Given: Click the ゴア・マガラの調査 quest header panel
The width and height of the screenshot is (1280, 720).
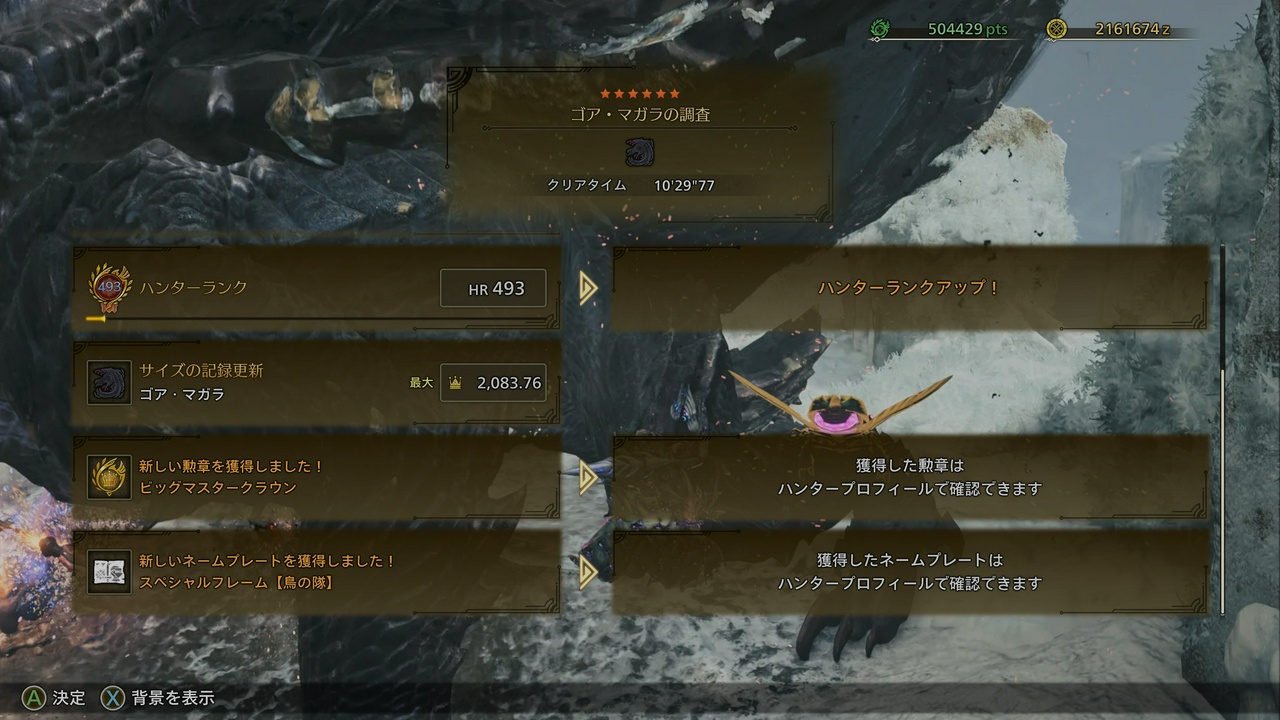Looking at the screenshot, I should click(640, 145).
